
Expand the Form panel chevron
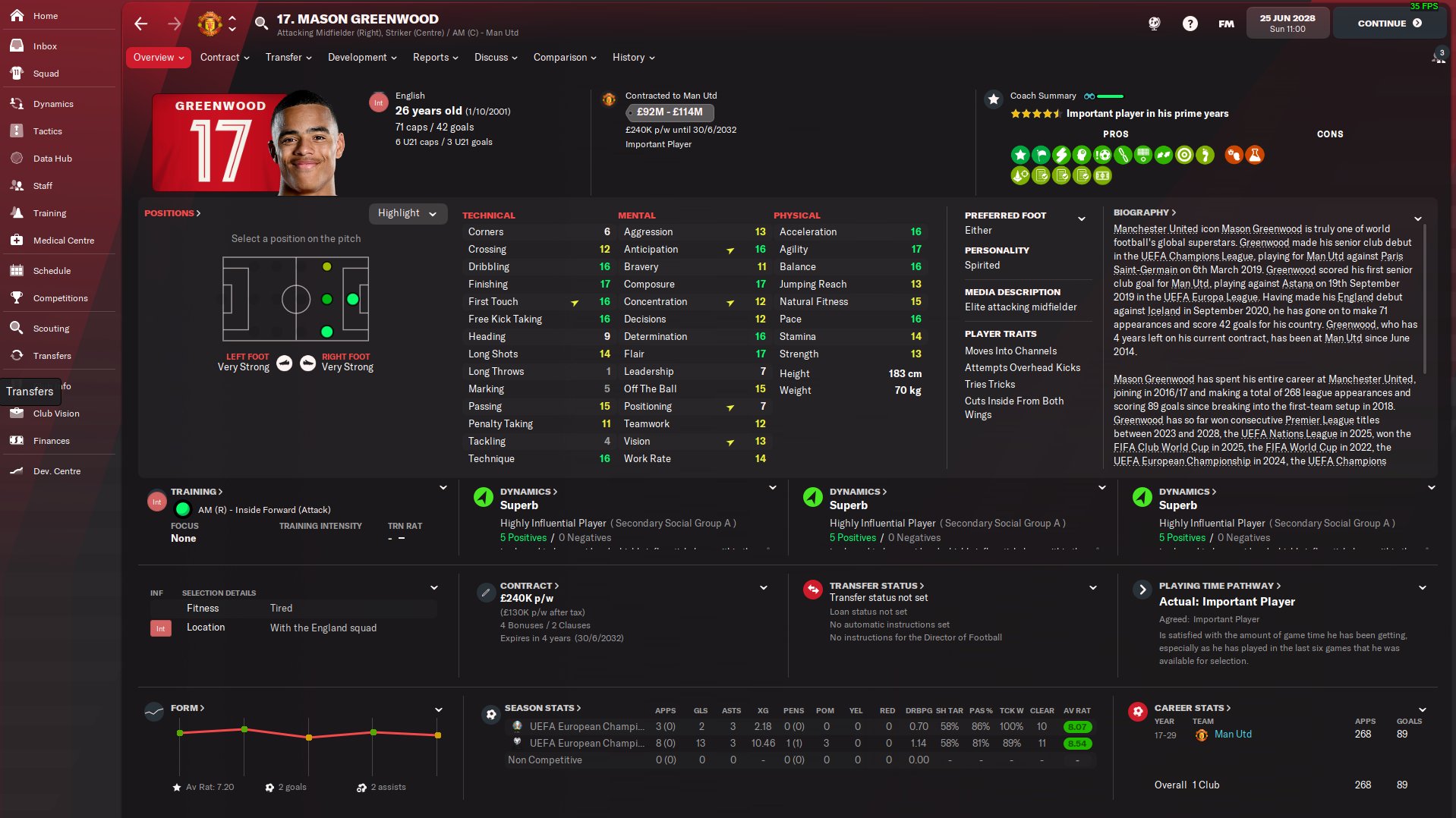click(x=437, y=709)
